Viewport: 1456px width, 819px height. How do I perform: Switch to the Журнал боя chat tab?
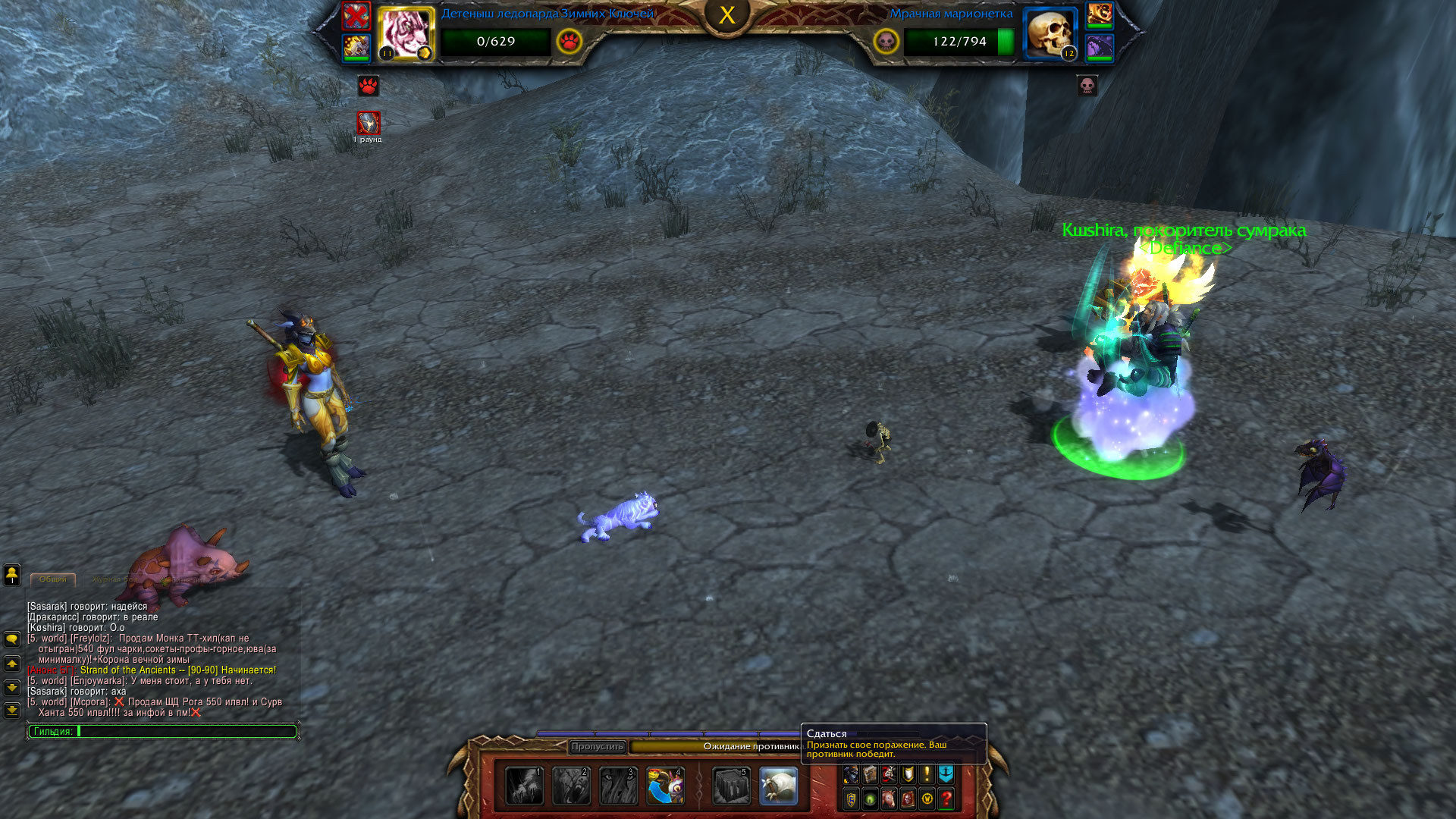click(115, 579)
